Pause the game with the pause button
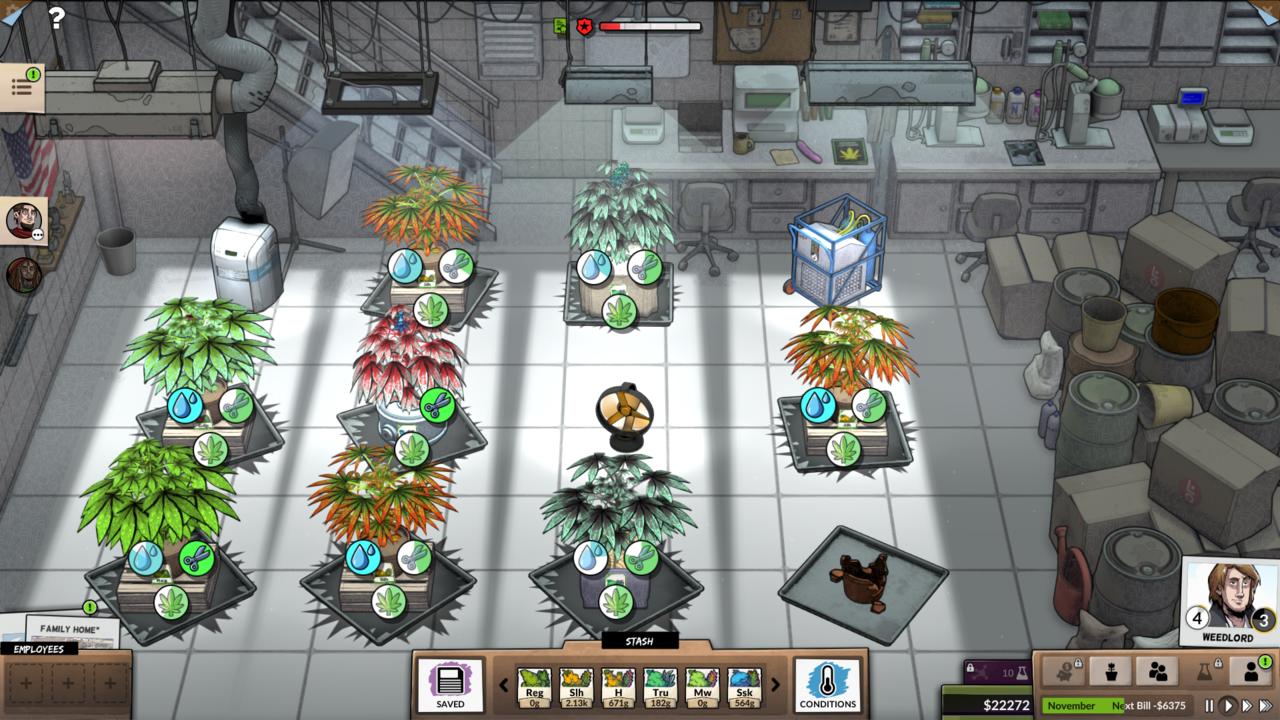This screenshot has height=720, width=1280. (x=1210, y=705)
